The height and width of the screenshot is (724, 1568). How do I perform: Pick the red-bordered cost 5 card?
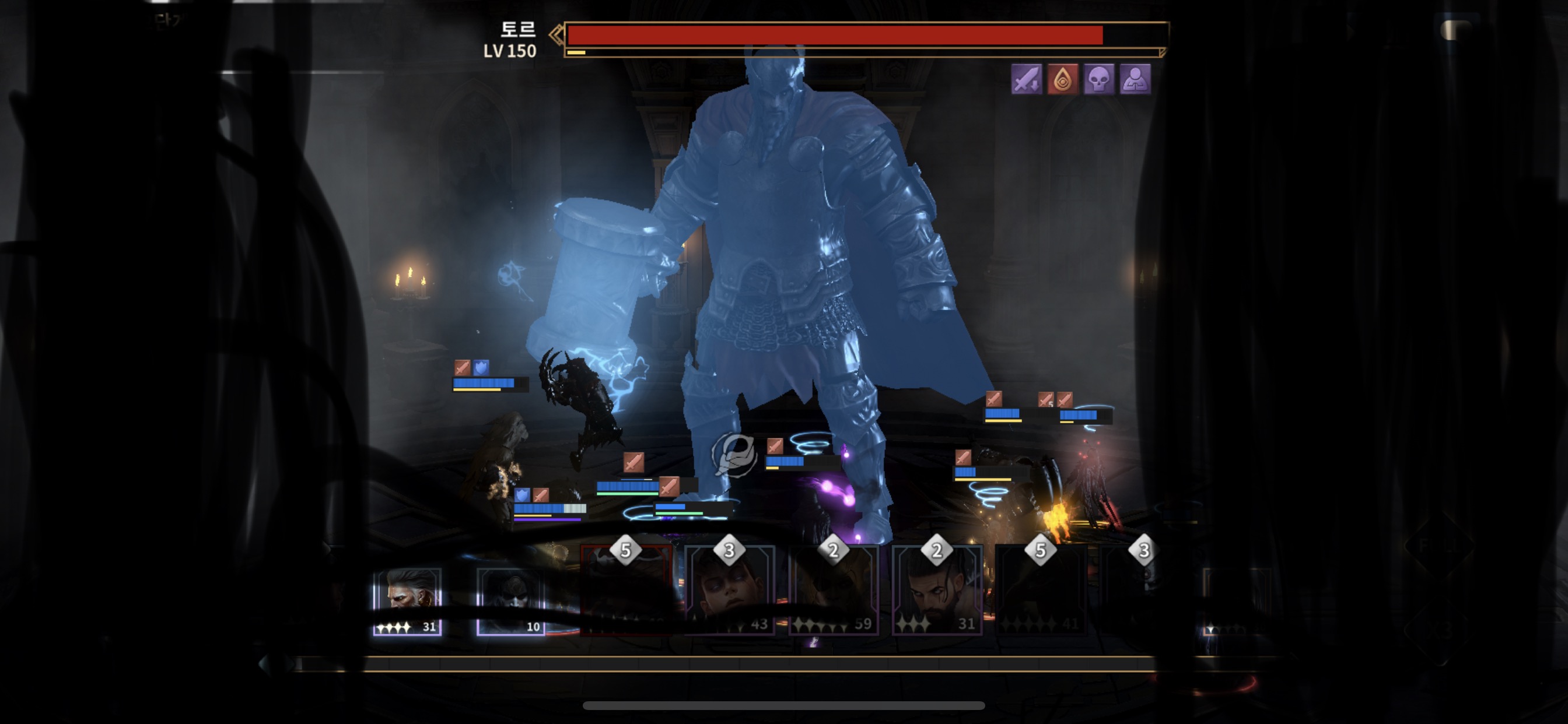coord(626,590)
